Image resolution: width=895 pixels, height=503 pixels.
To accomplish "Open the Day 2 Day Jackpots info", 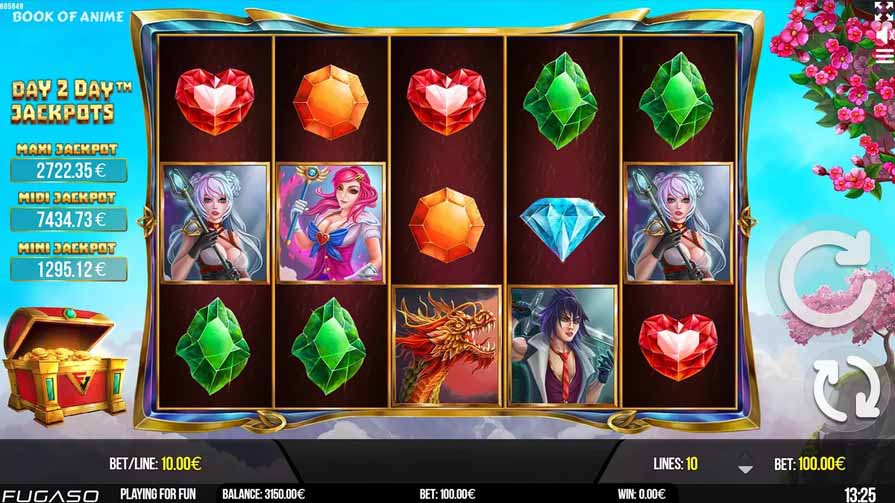I will coord(72,101).
